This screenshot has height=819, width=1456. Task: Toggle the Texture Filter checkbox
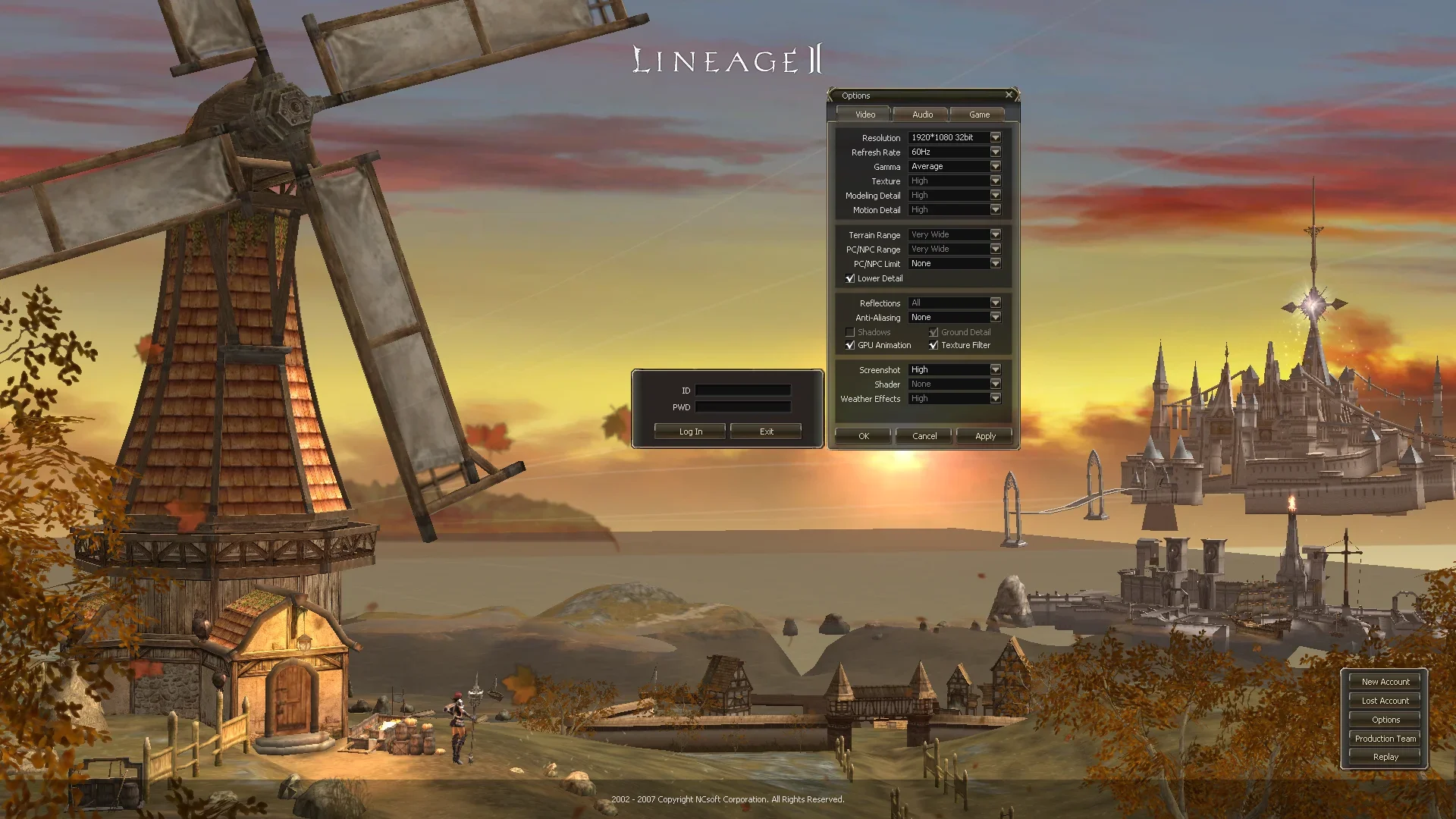click(x=934, y=345)
